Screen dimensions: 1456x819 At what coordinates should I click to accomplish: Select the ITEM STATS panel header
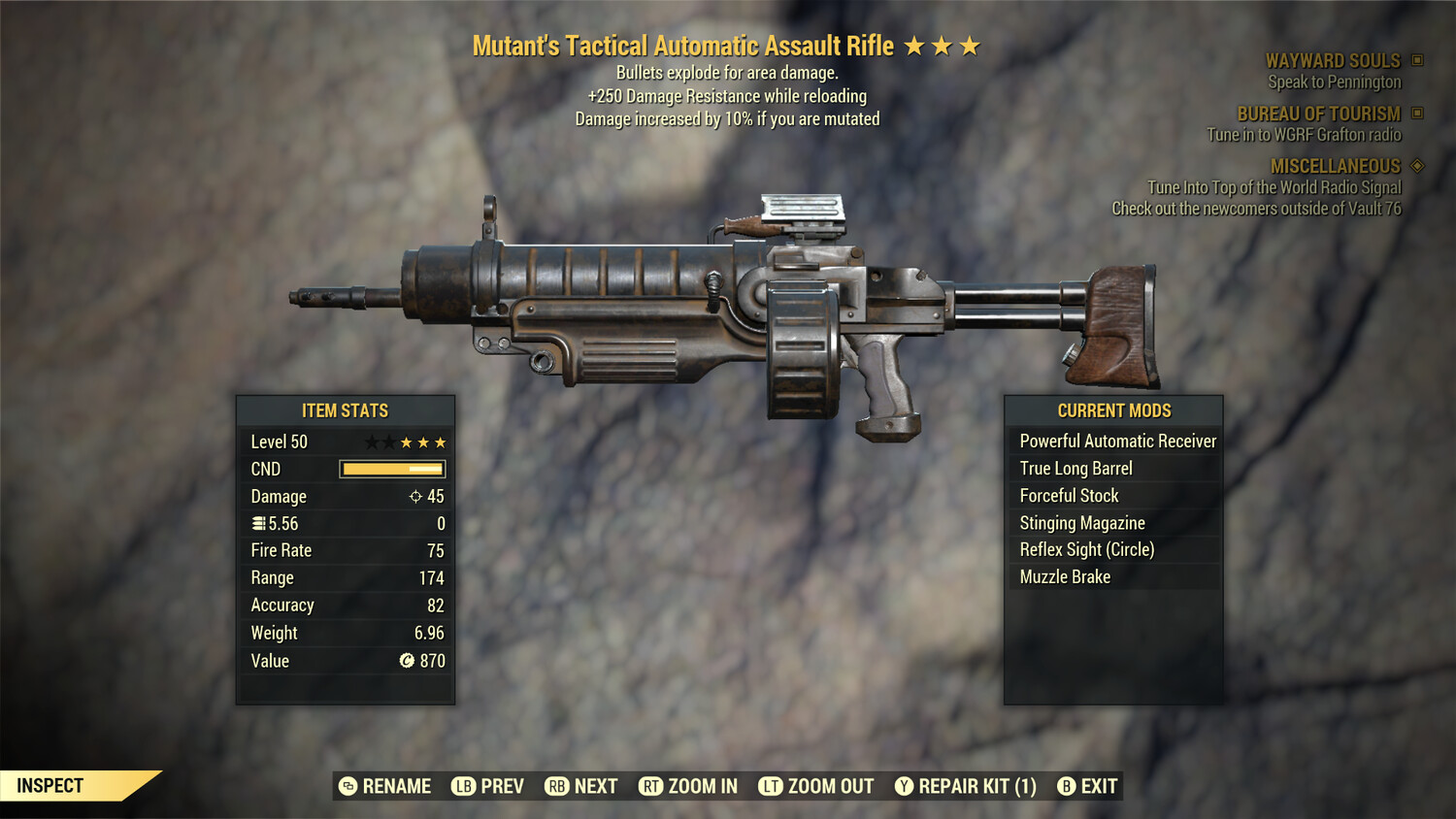pos(345,410)
